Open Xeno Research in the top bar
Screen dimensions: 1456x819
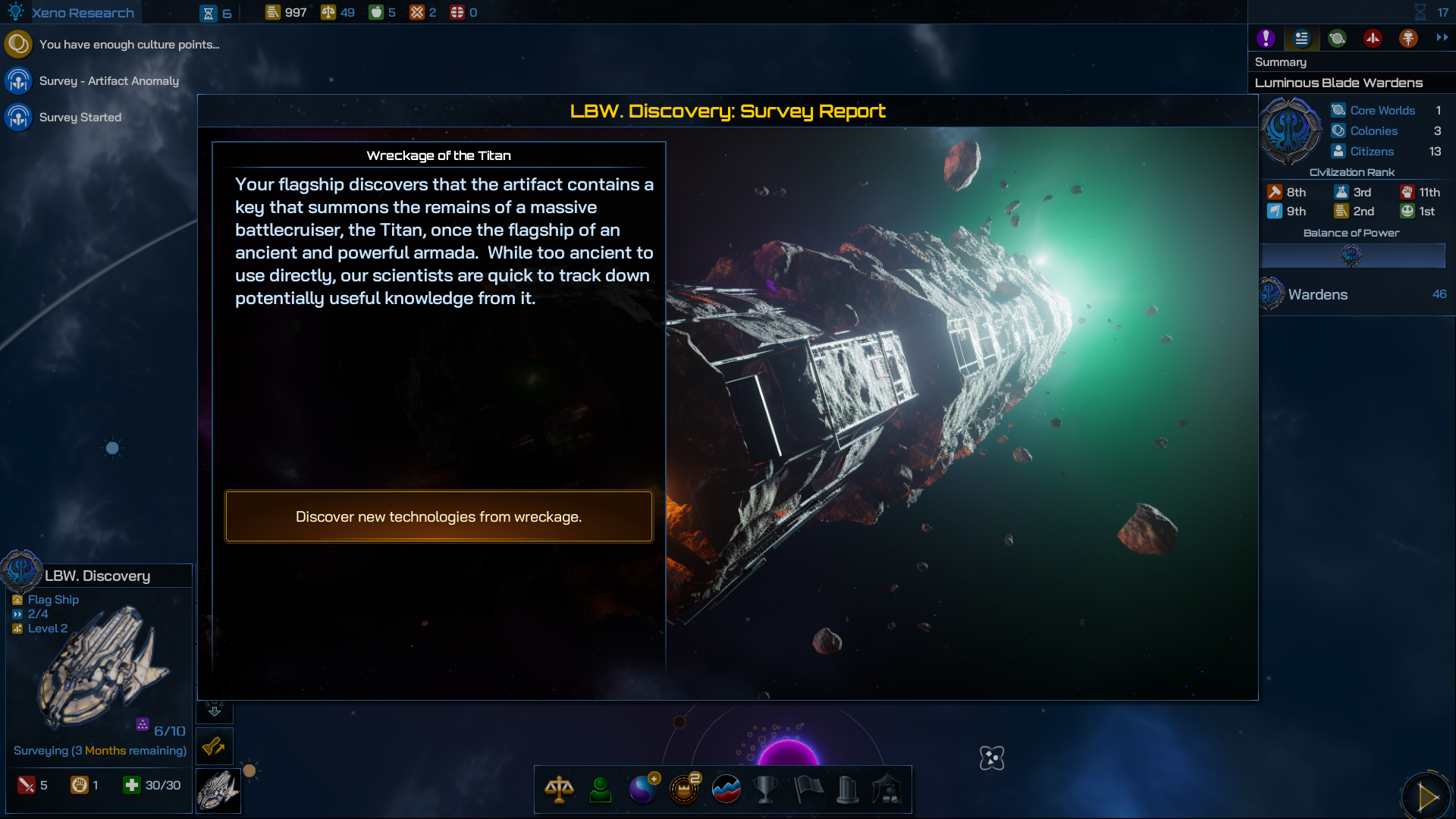click(x=82, y=13)
